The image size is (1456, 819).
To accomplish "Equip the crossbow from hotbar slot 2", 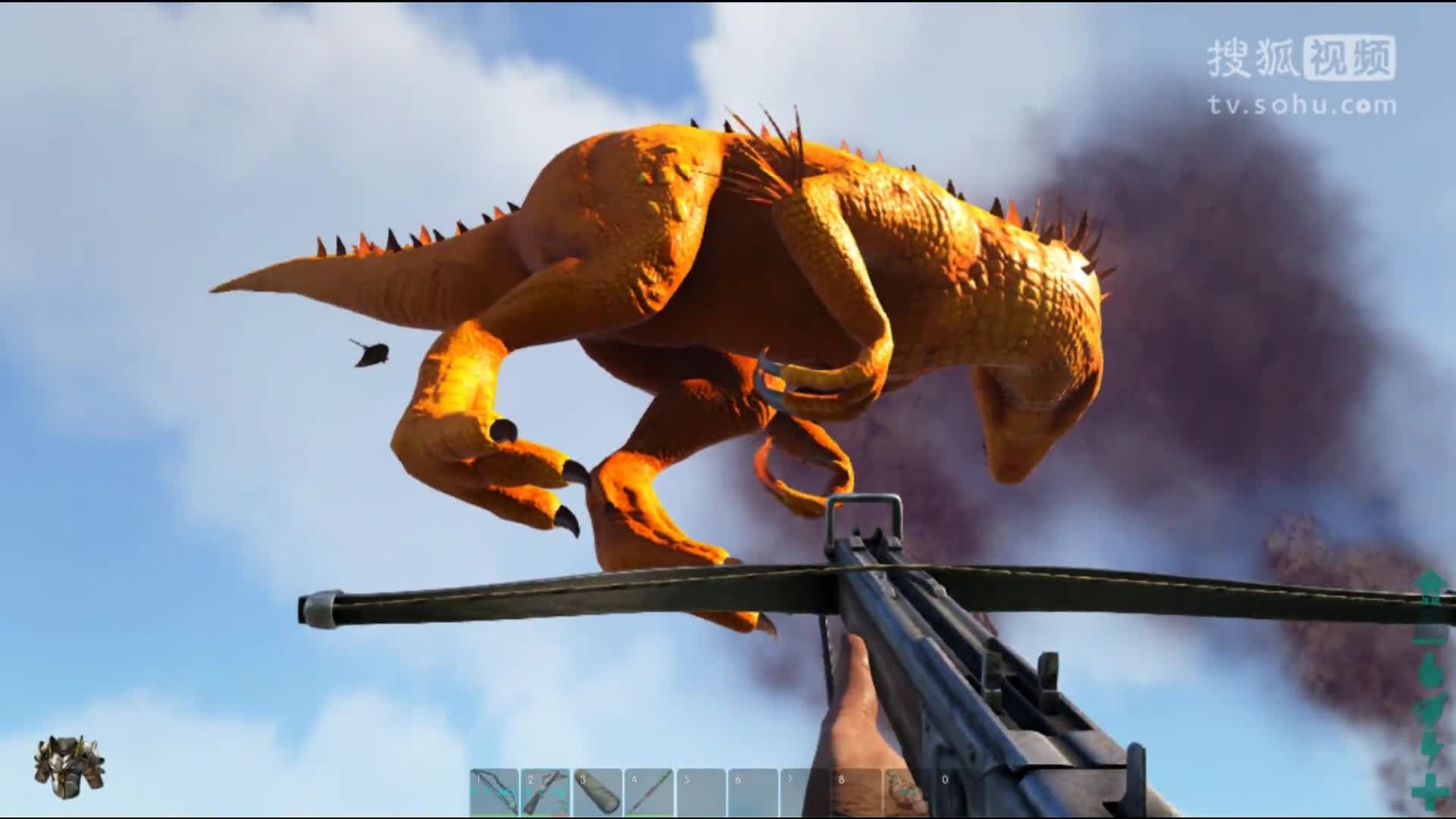I will click(545, 792).
